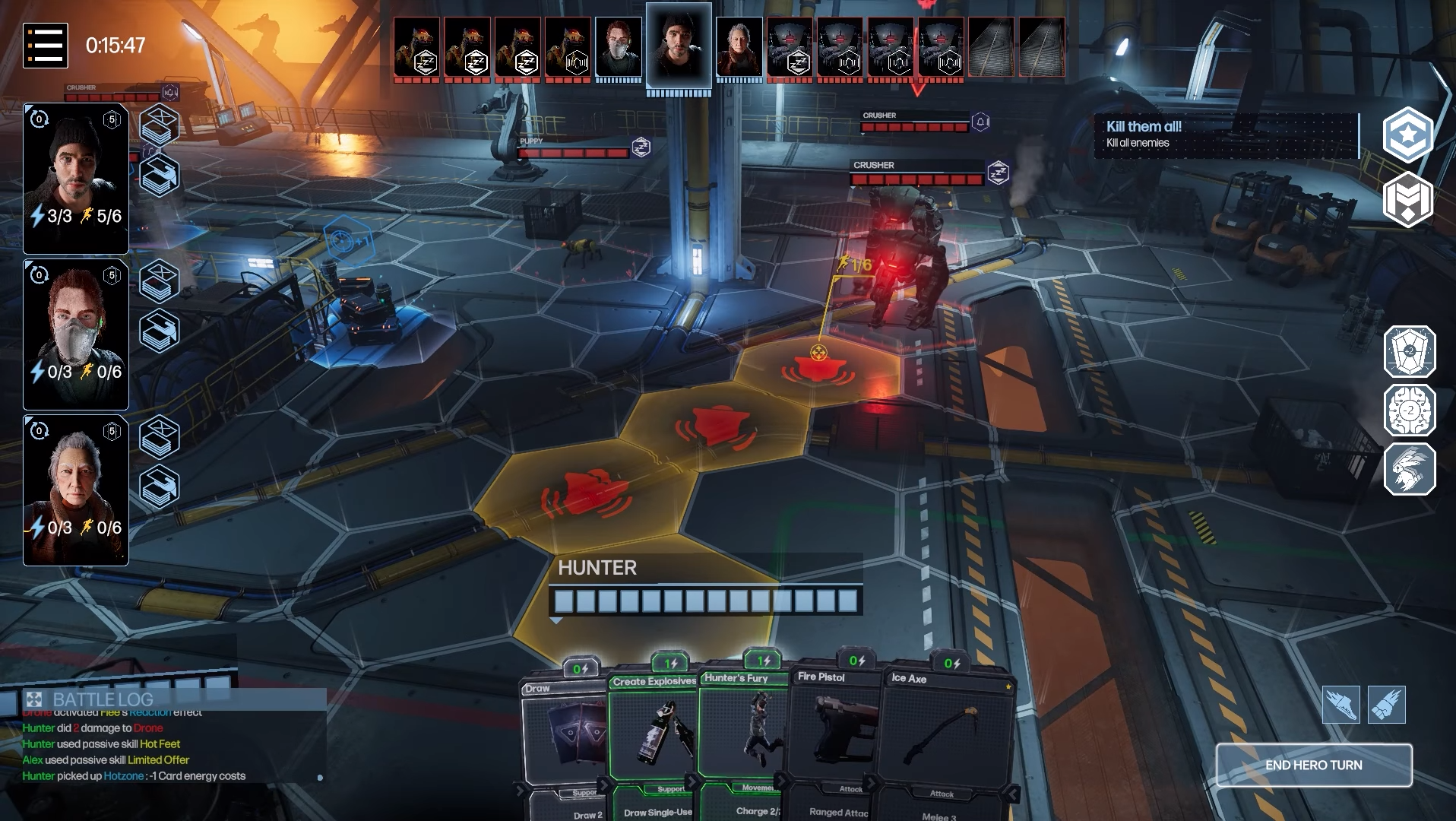Select the bearded beanie hero portrait panel

click(76, 179)
